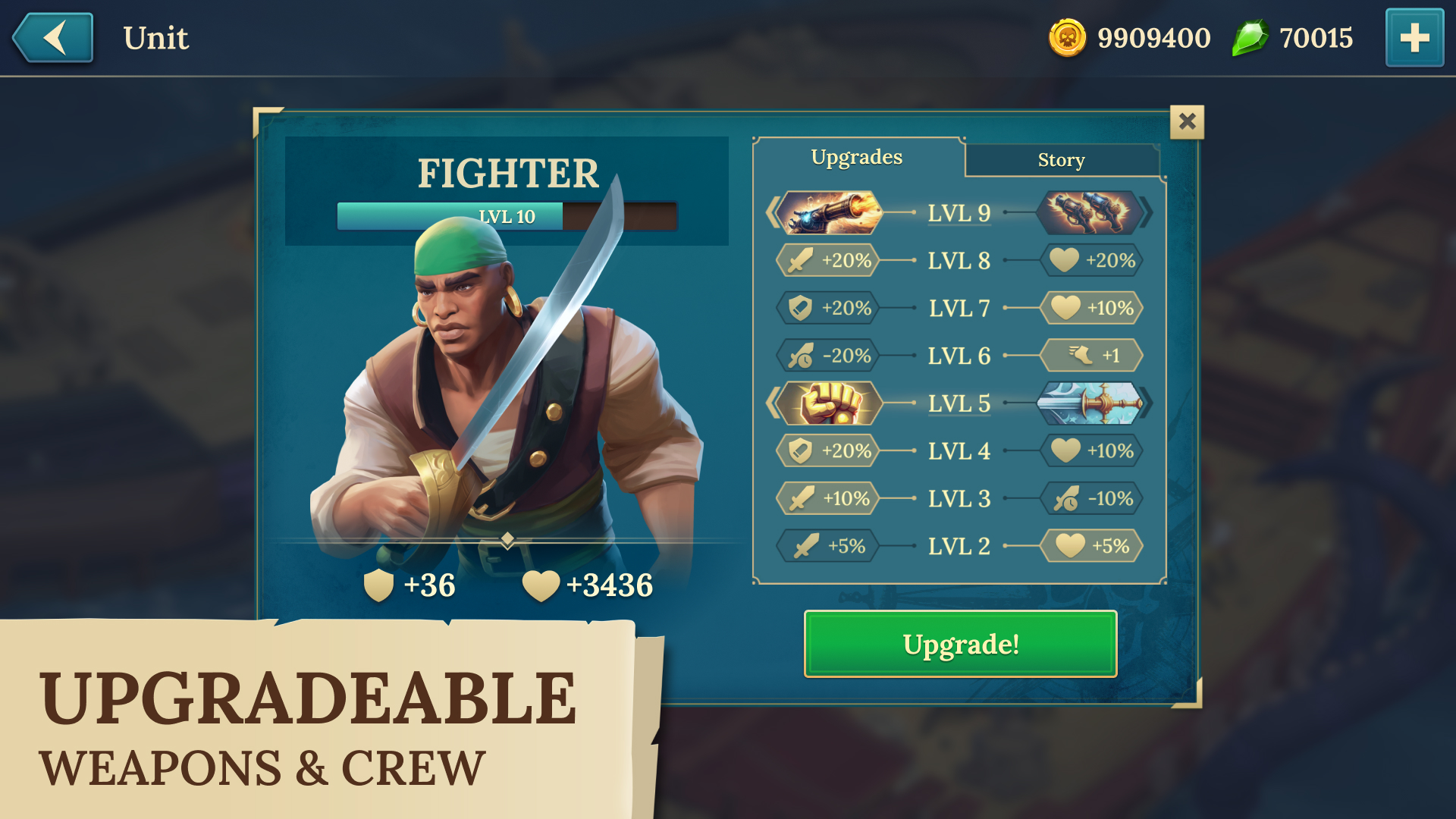Viewport: 1456px width, 819px height.
Task: Click the gold coin skull currency icon
Action: pos(1067,37)
